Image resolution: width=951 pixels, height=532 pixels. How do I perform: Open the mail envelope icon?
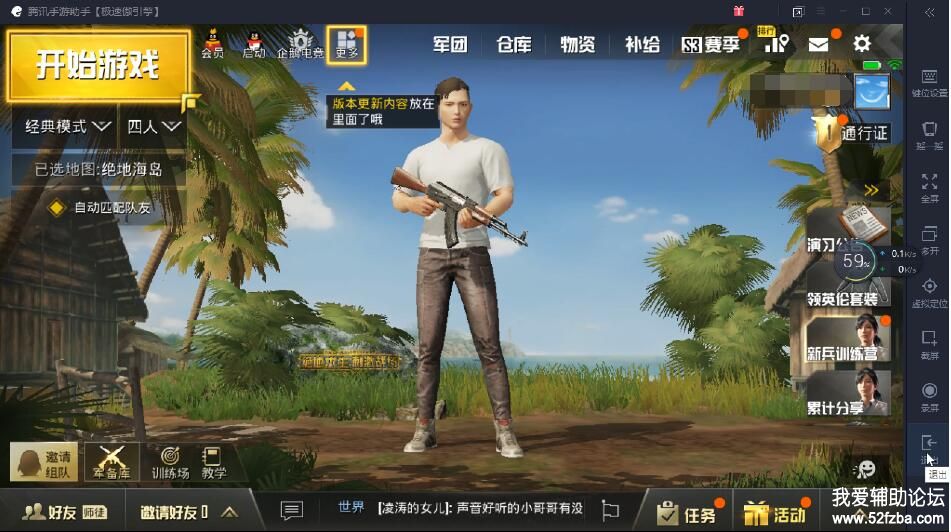[819, 44]
